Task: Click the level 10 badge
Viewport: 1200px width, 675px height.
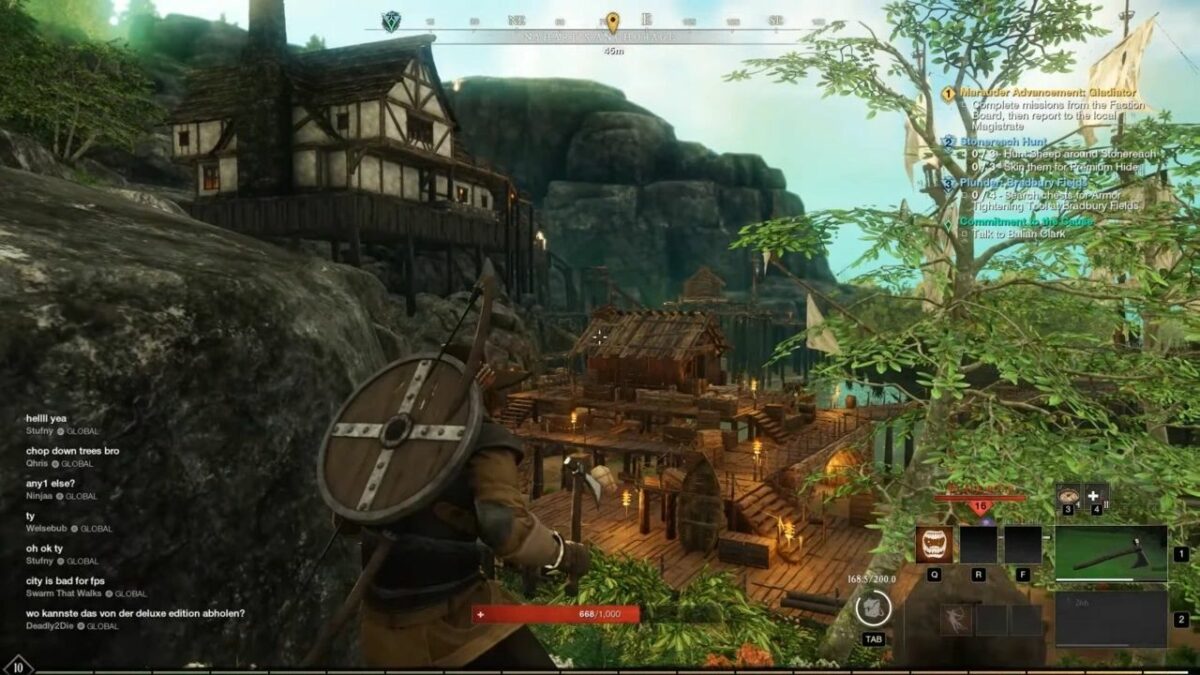Action: click(17, 665)
